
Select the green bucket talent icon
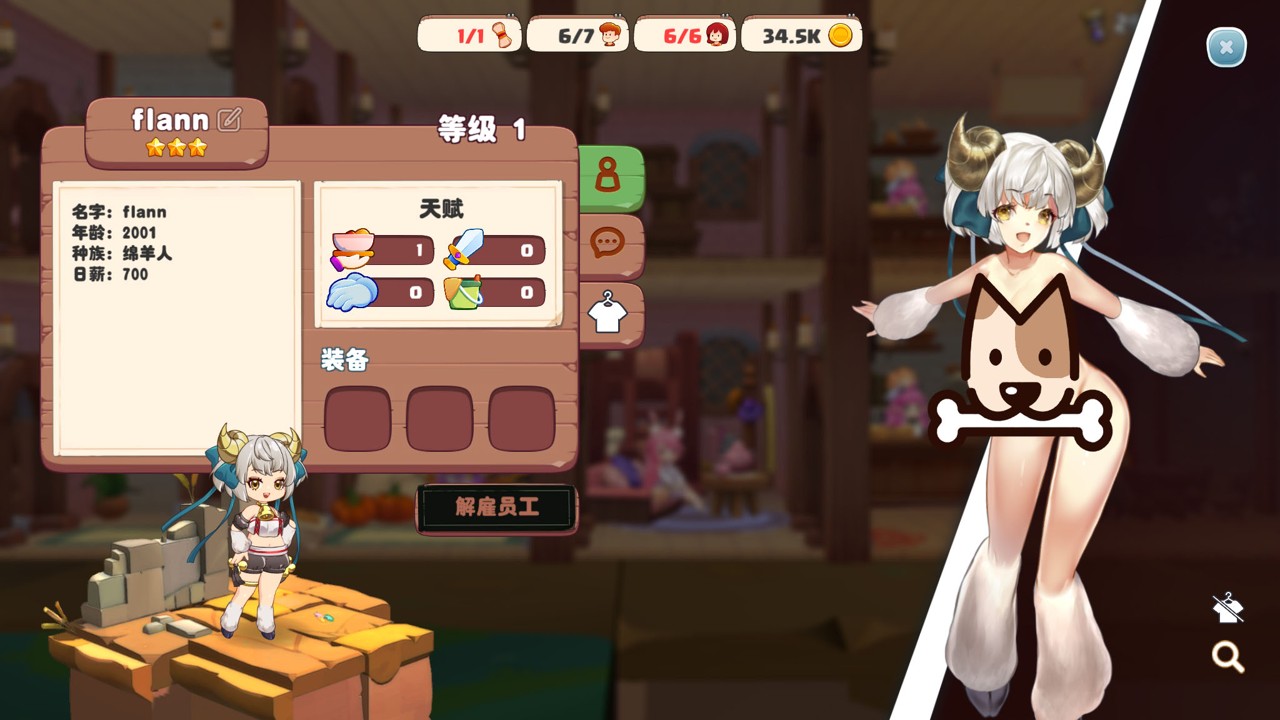click(x=464, y=292)
